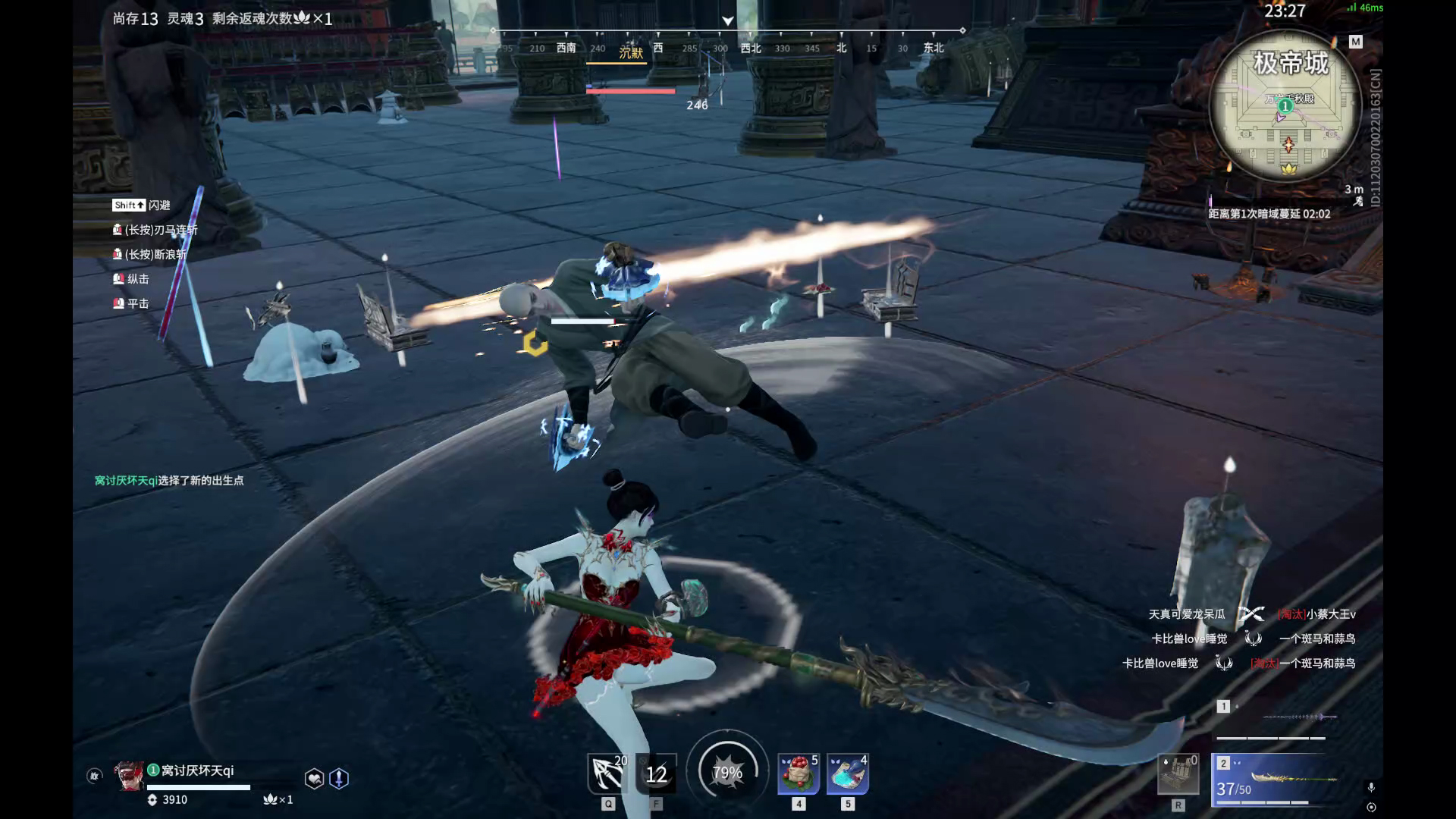
Task: Switch to weapon slot 1 spear
Action: (1276, 718)
